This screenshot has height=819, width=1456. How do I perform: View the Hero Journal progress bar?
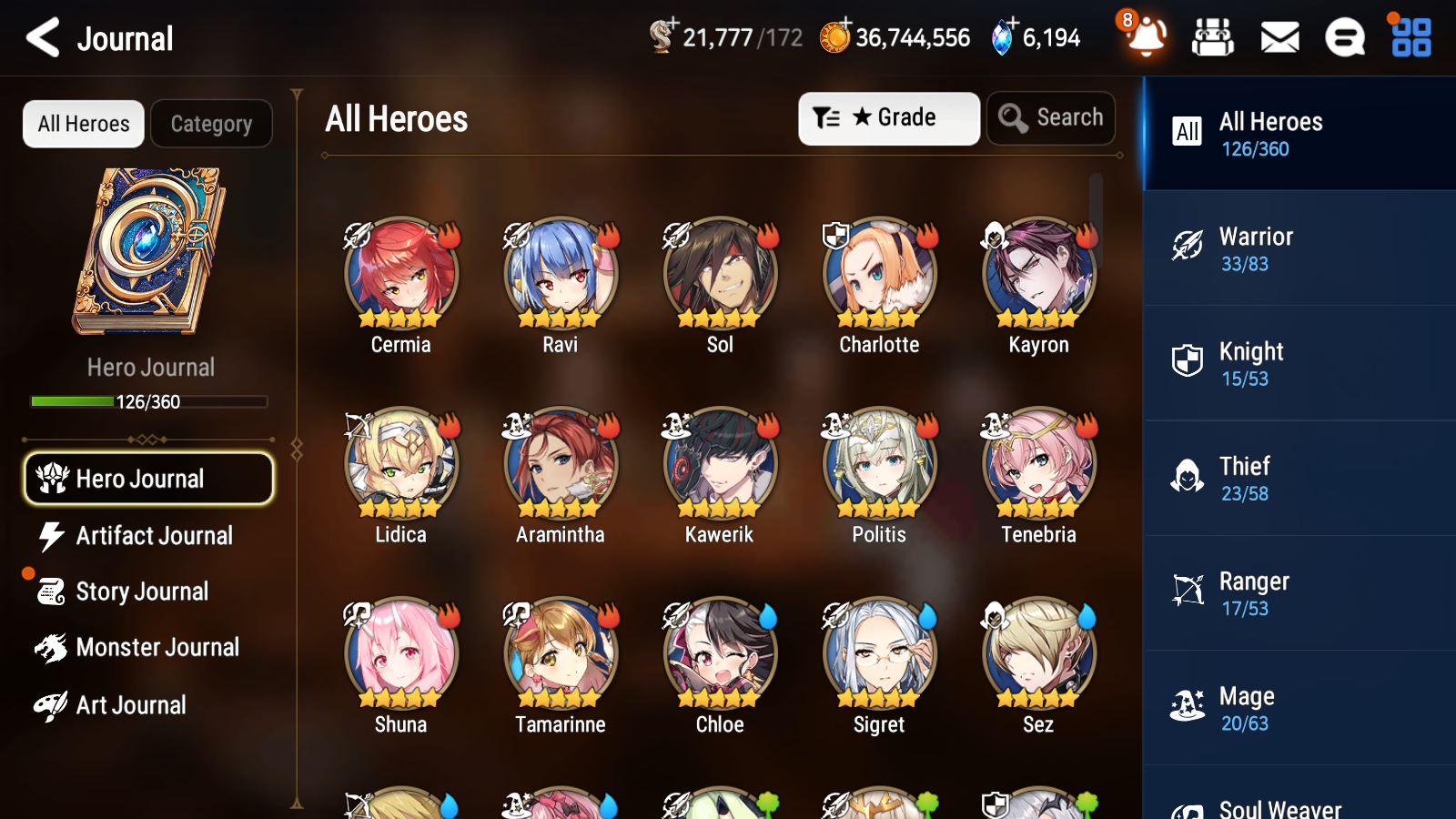149,400
